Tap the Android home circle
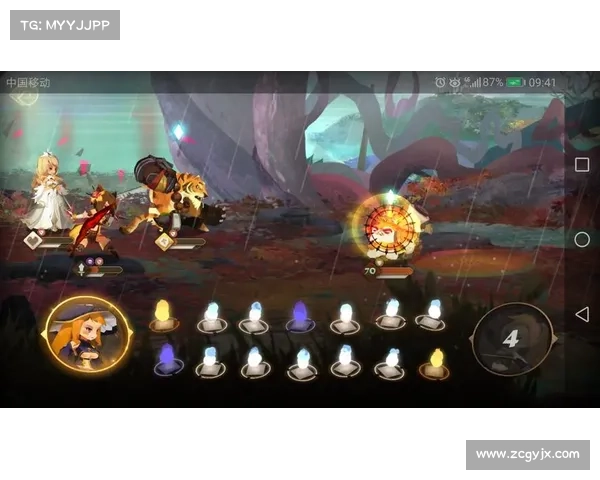 tap(582, 239)
